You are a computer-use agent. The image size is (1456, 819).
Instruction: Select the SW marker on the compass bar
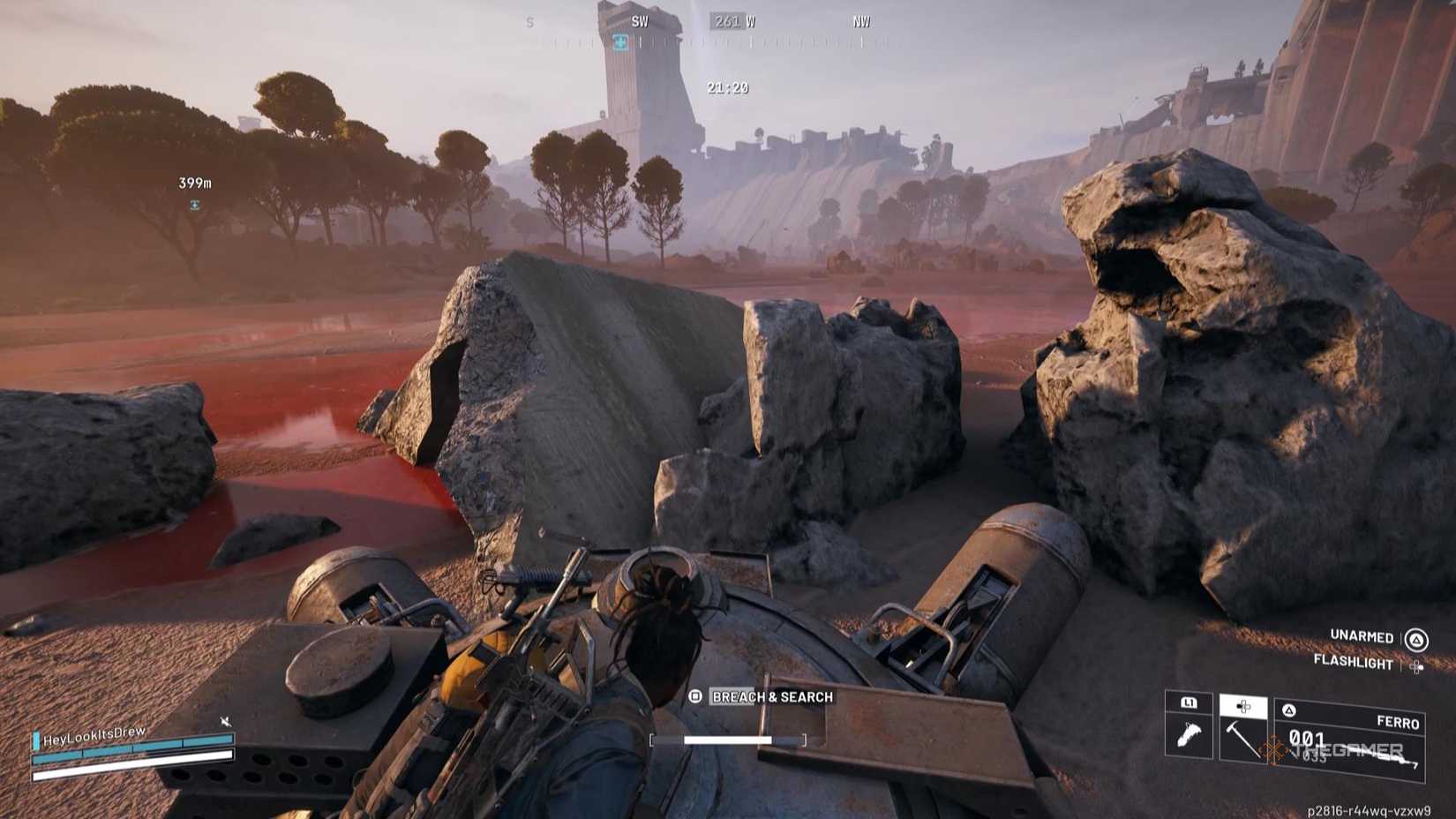[638, 21]
